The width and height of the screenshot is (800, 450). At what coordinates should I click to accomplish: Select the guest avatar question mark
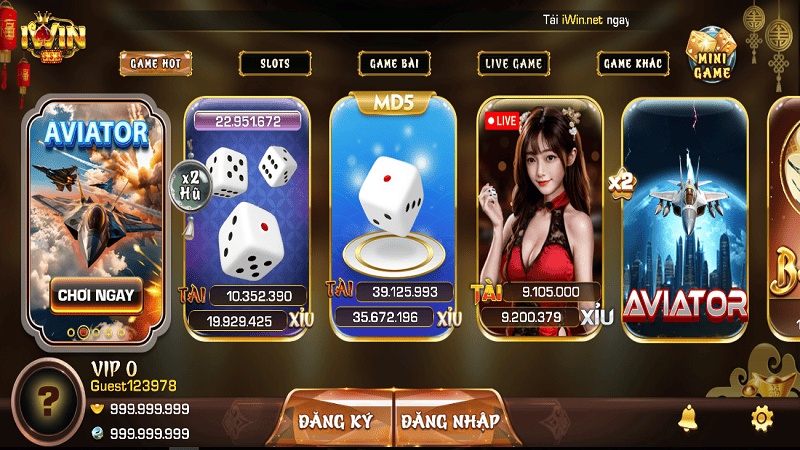tap(47, 402)
